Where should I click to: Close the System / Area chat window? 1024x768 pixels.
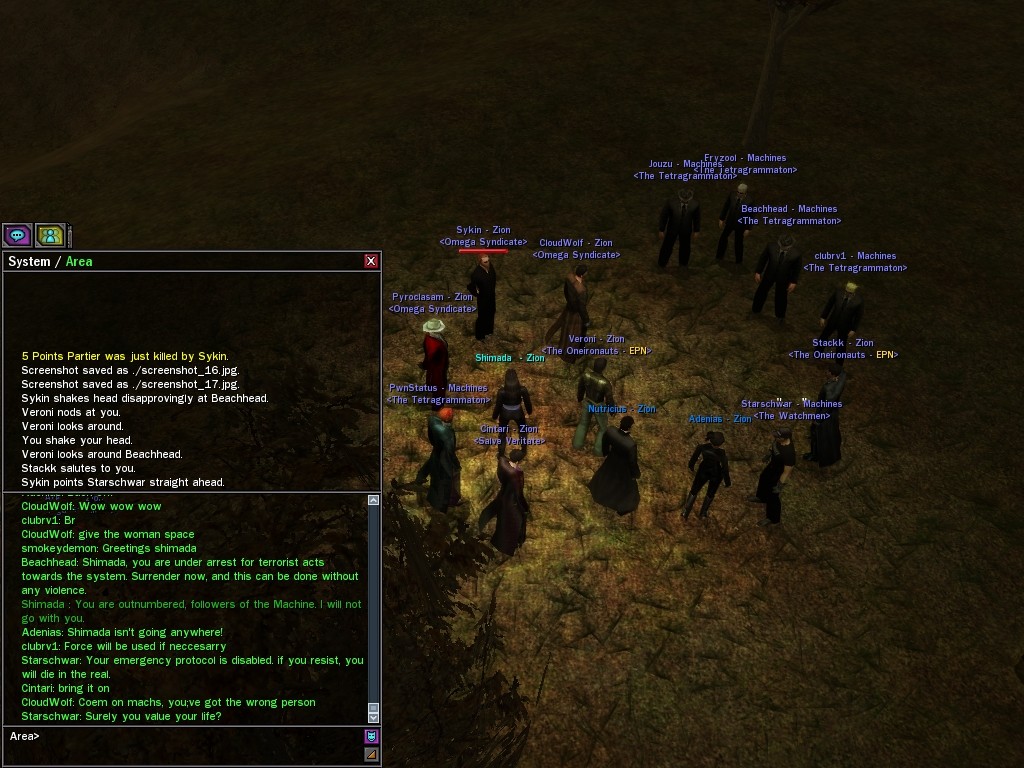(371, 261)
